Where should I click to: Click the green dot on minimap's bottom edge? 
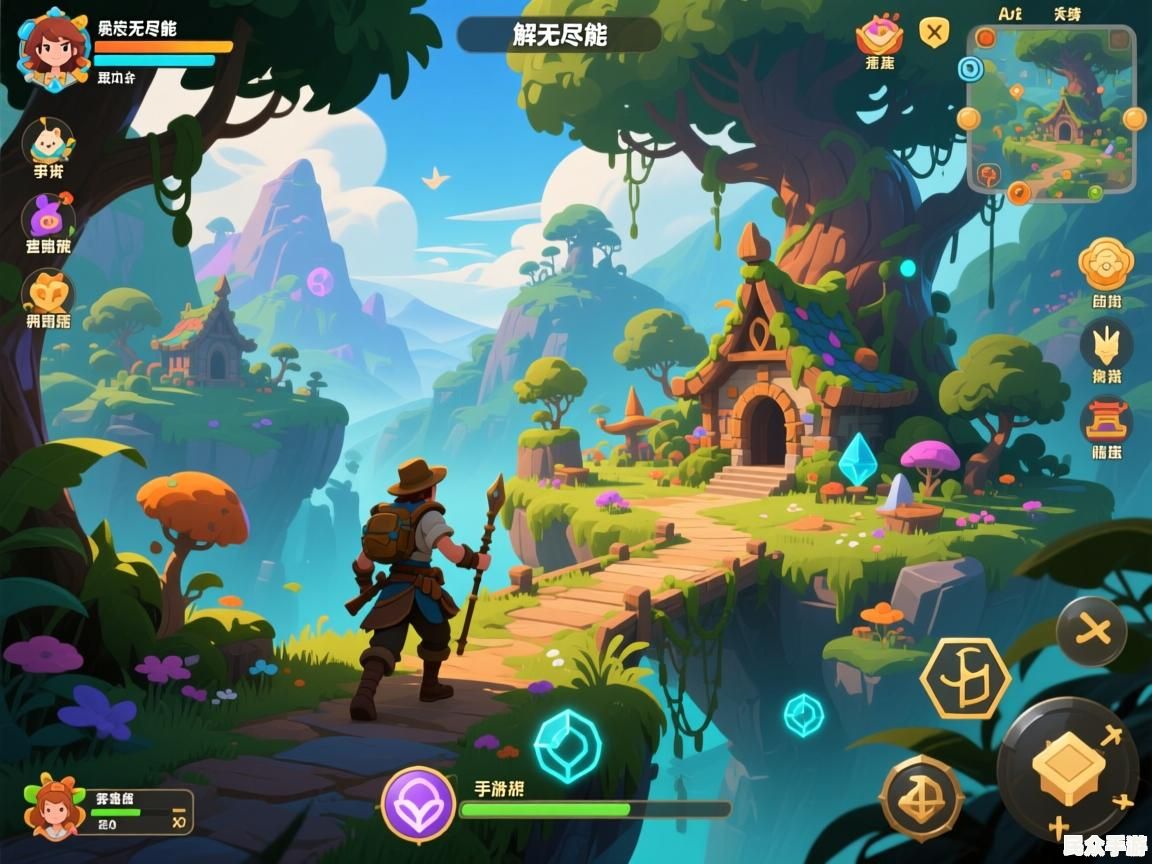1095,192
